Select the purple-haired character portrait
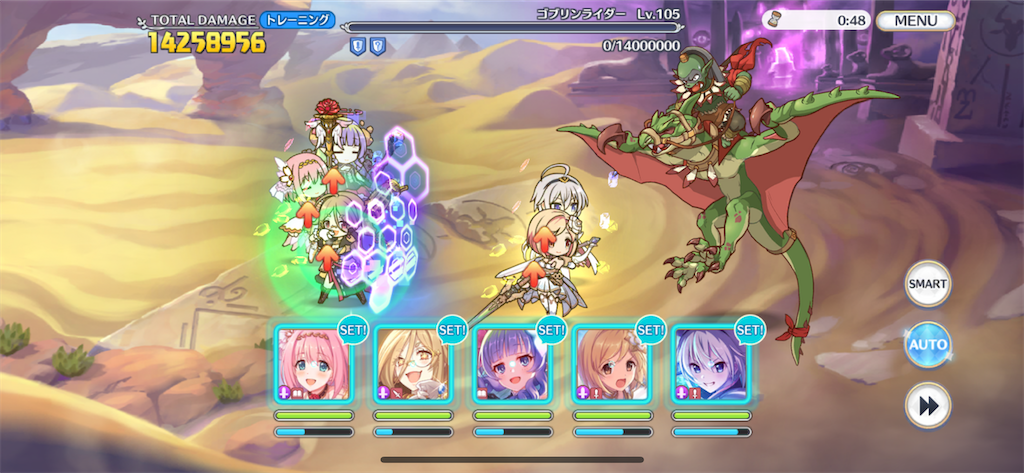 point(512,365)
